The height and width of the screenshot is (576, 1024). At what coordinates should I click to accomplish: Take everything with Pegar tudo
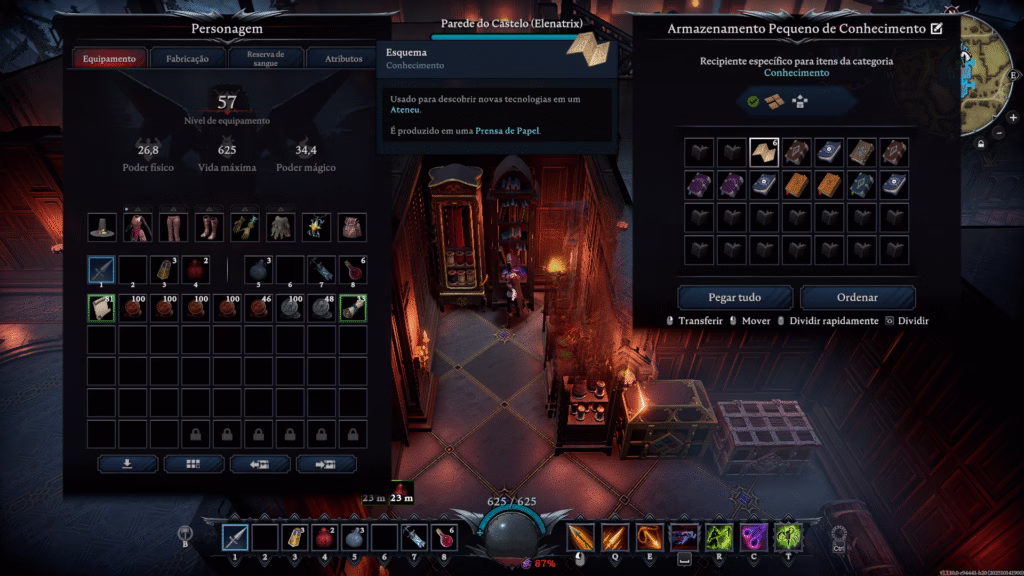(735, 297)
